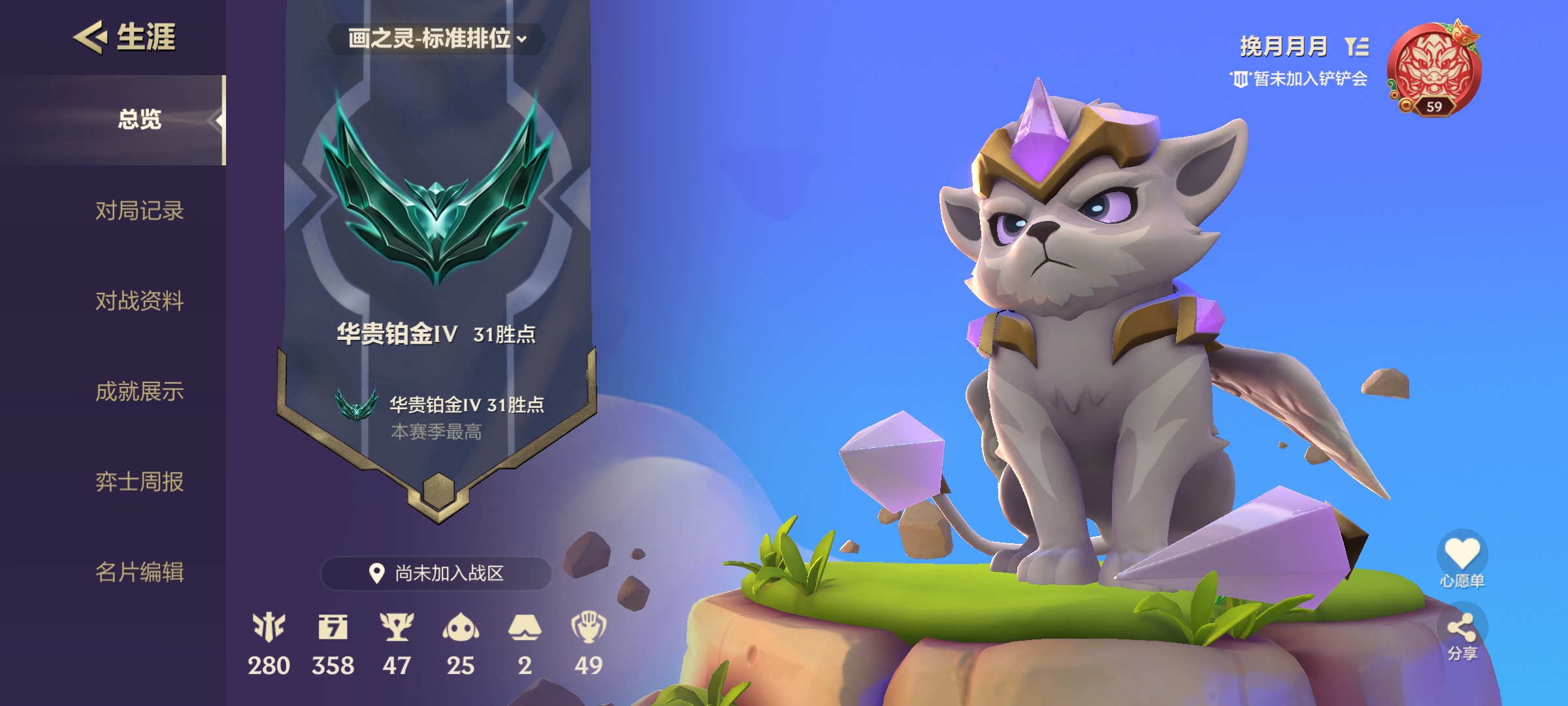Choose the 名片编辑 card edit tab
1568x706 pixels.
point(139,572)
